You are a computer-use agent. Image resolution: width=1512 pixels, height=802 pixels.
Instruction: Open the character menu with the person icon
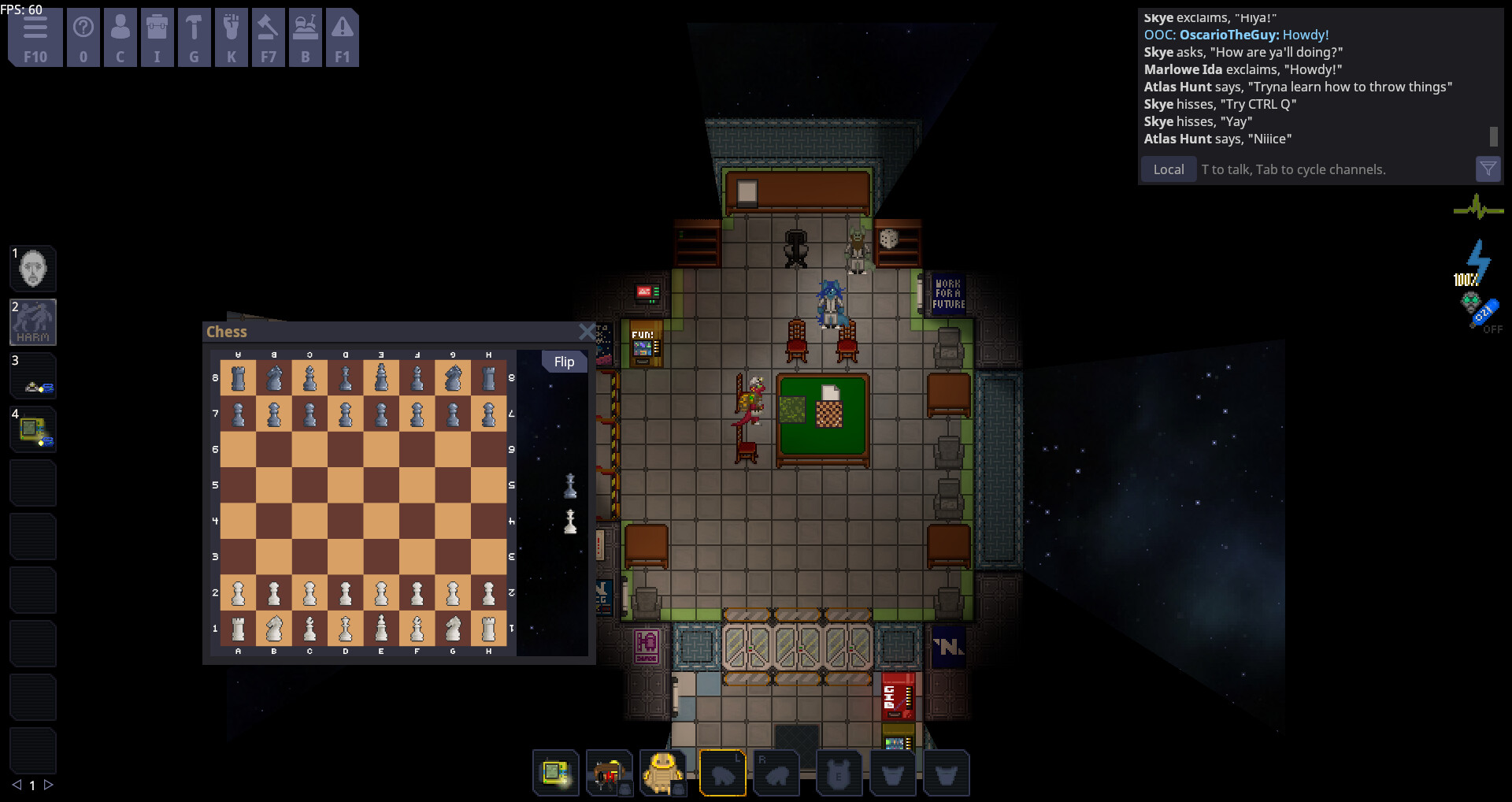tap(120, 37)
